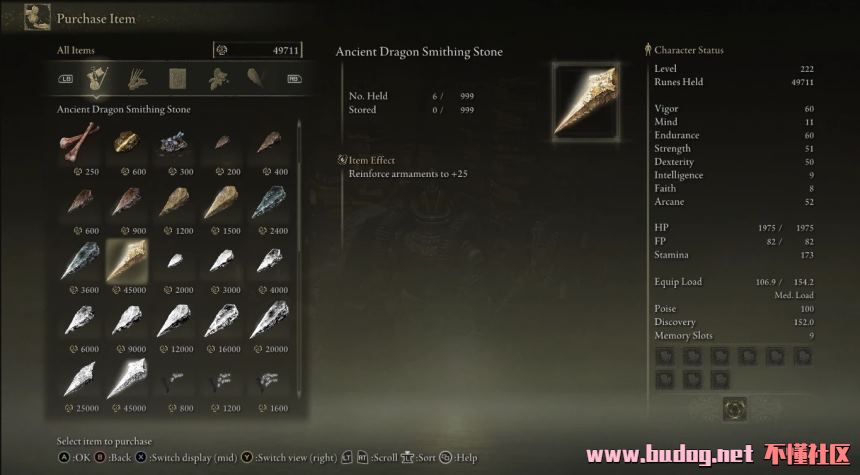
Task: Select the somber stone costing 4000 runes
Action: pos(268,261)
